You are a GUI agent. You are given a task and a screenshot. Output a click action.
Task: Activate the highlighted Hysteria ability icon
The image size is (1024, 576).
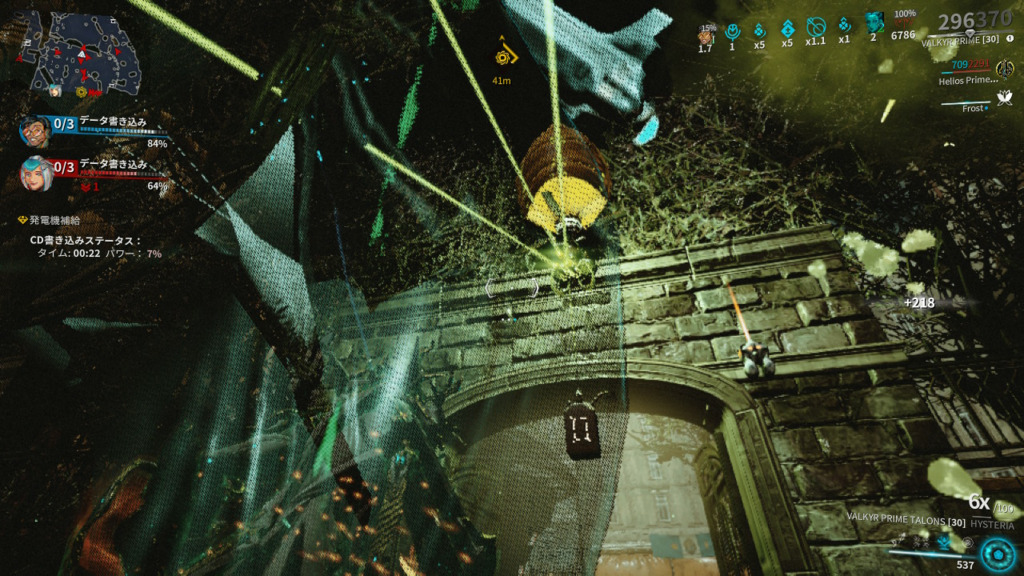(x=943, y=541)
